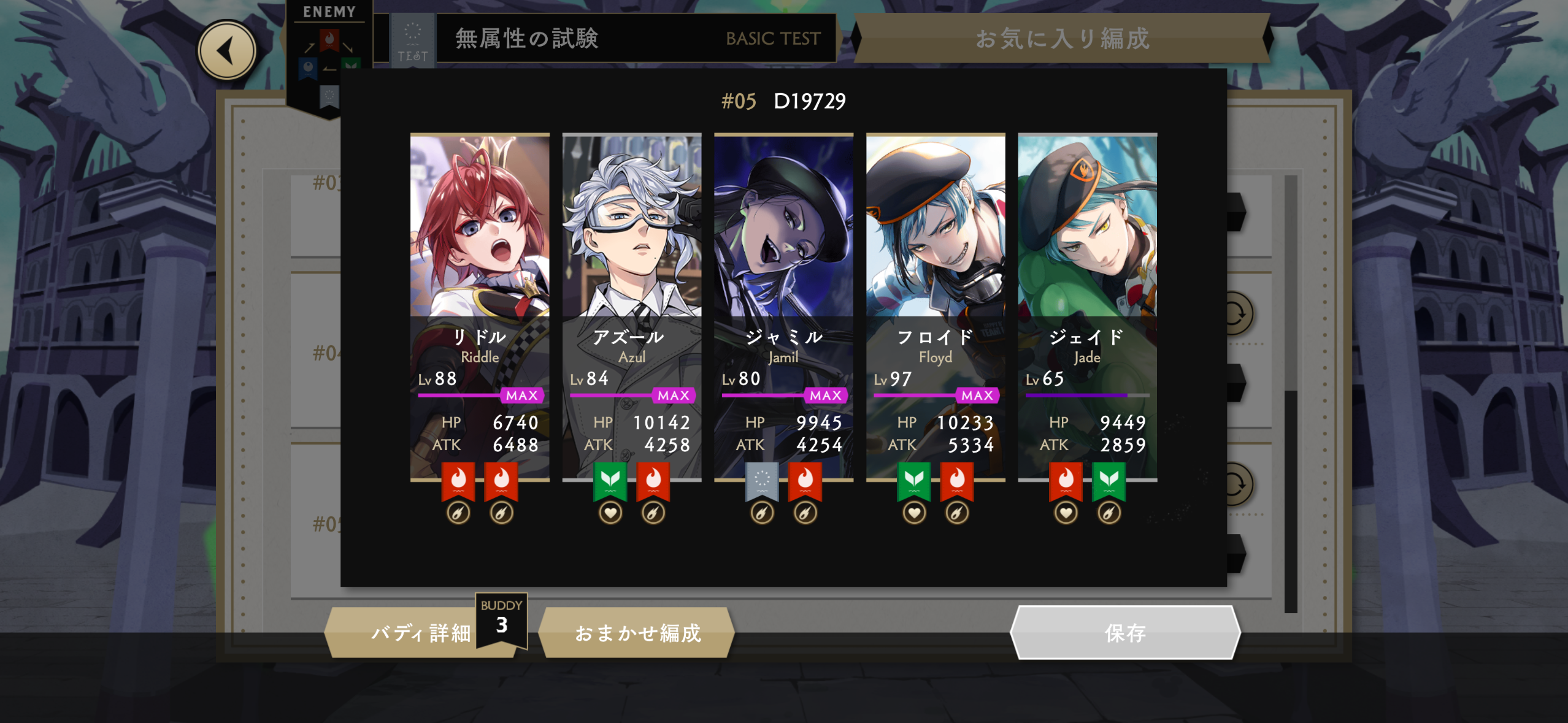1568x723 pixels.
Task: Save the team with 保存 button
Action: pyautogui.click(x=1124, y=632)
